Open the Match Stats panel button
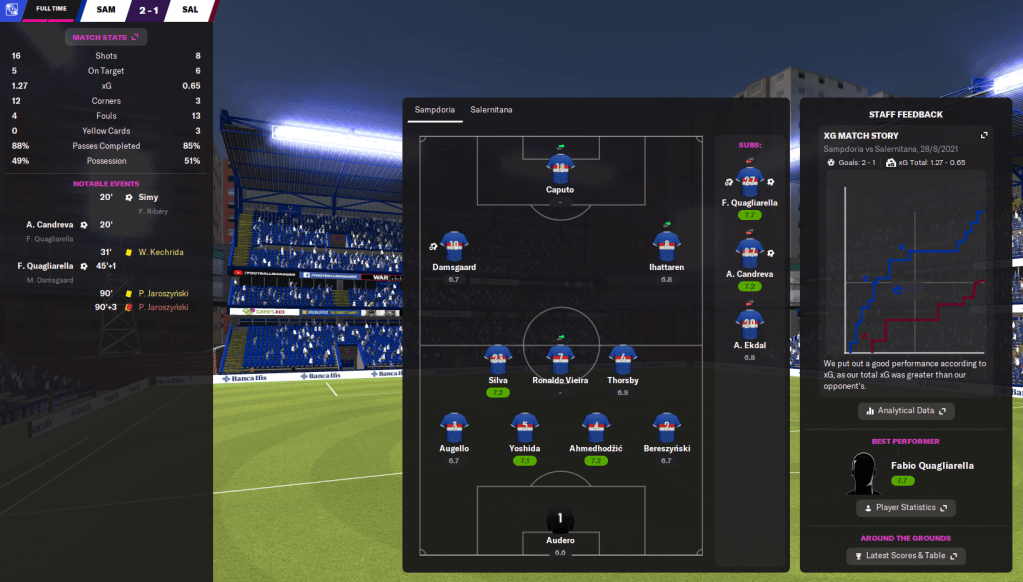1023x582 pixels. (x=106, y=37)
